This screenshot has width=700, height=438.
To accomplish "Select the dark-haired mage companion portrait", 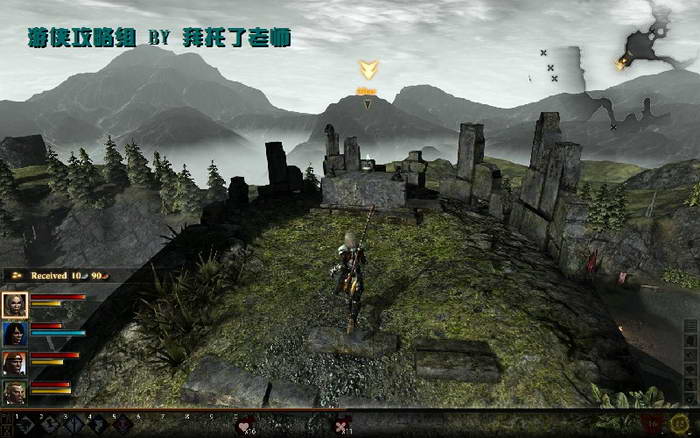I will pos(15,334).
